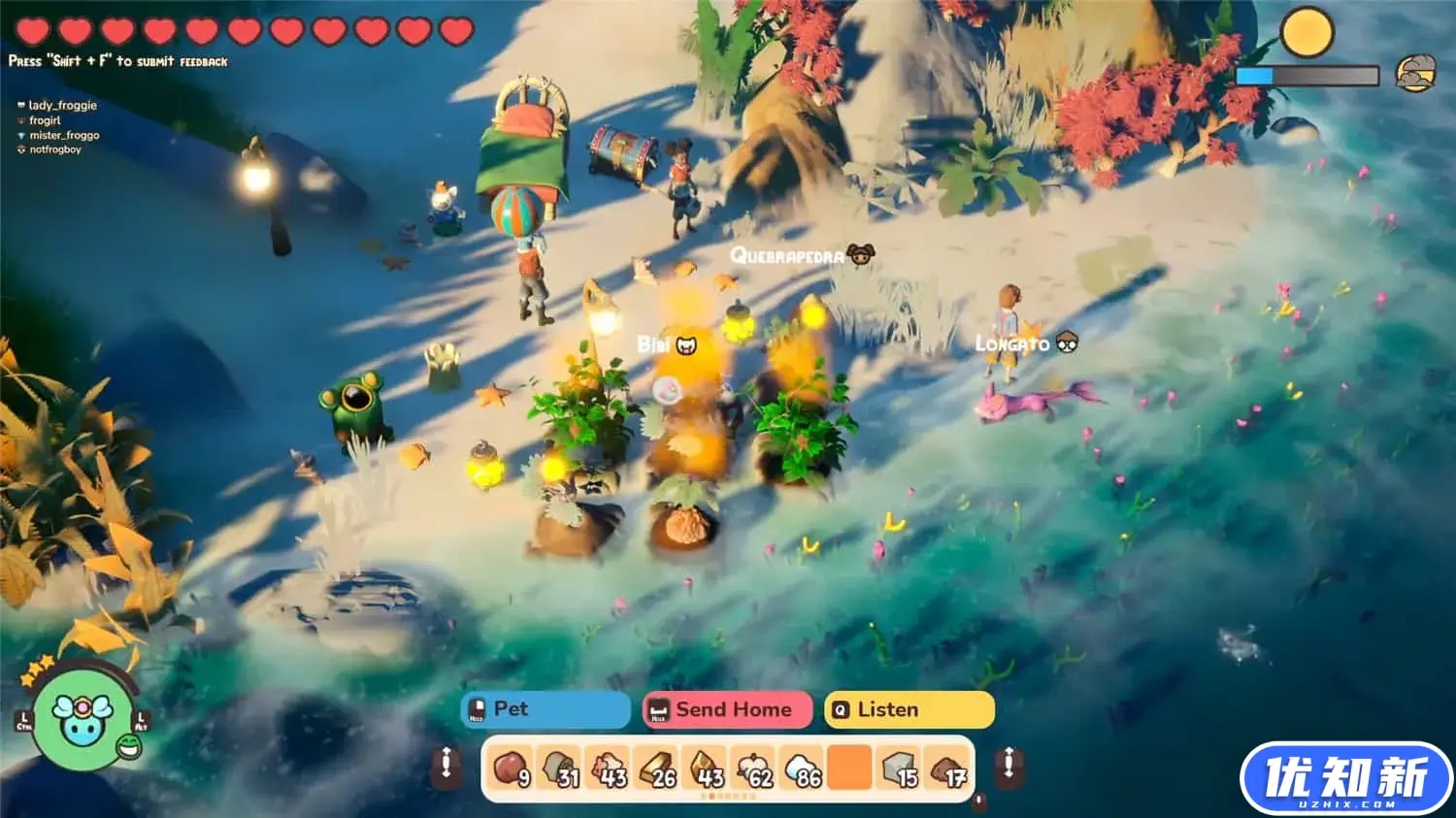Screen dimensions: 1456x818
Task: Select lady_froggie's avatar in the player list
Action: [22, 105]
